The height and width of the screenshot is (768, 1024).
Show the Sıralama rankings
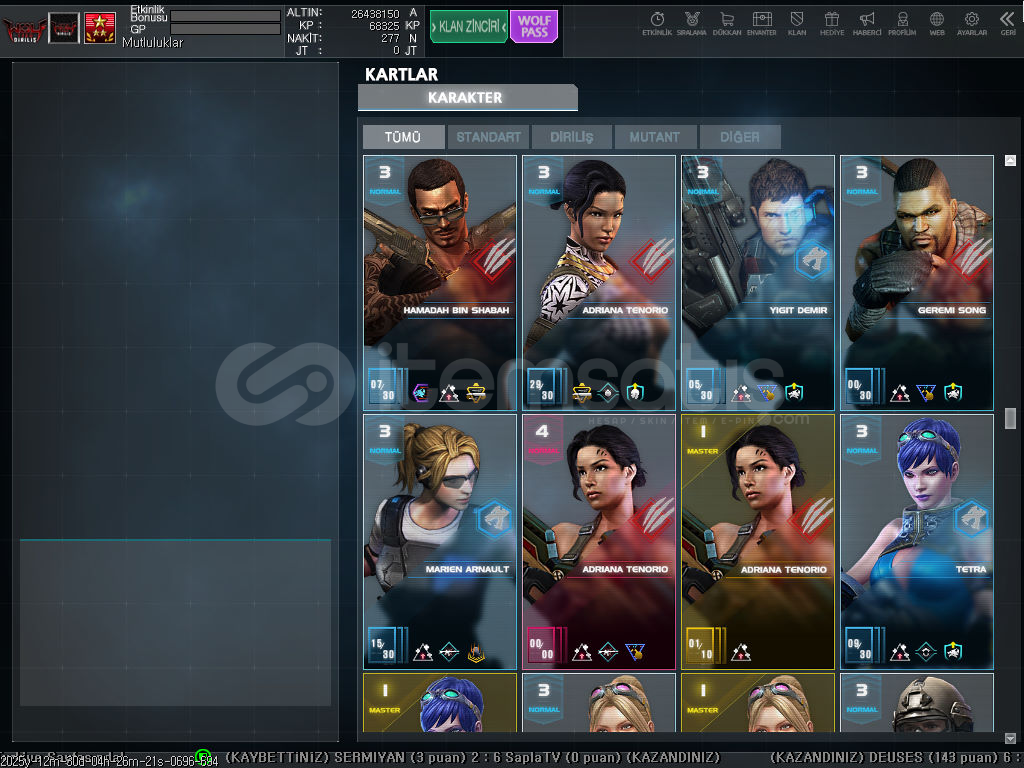click(x=691, y=24)
